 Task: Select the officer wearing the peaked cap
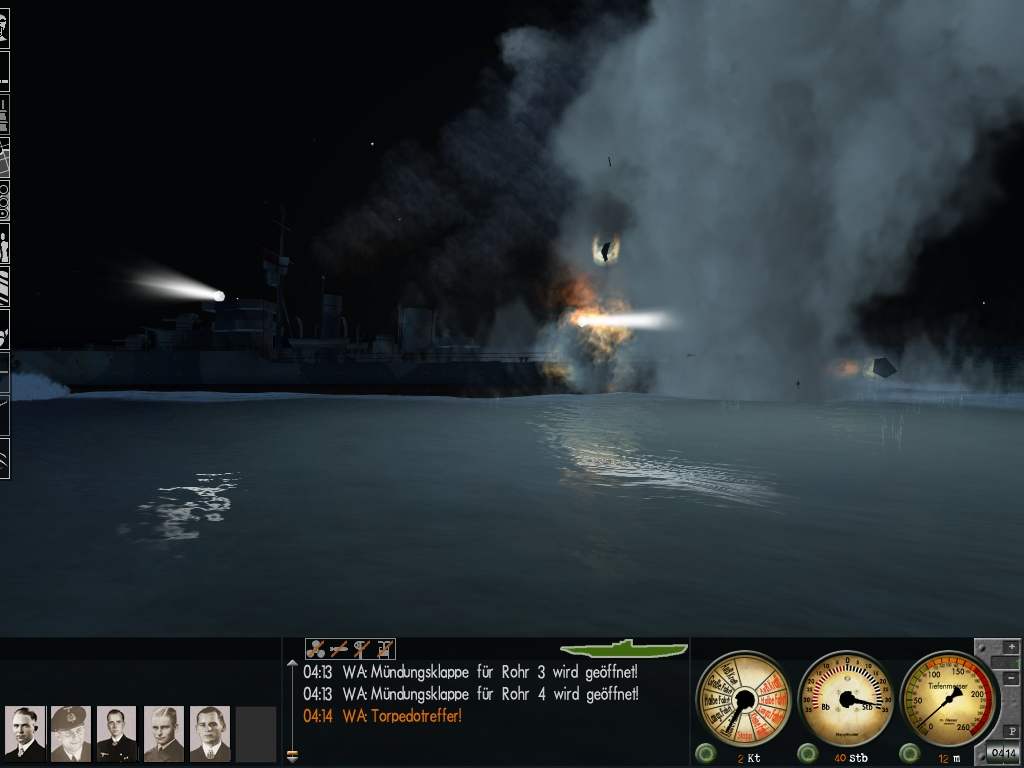point(70,733)
